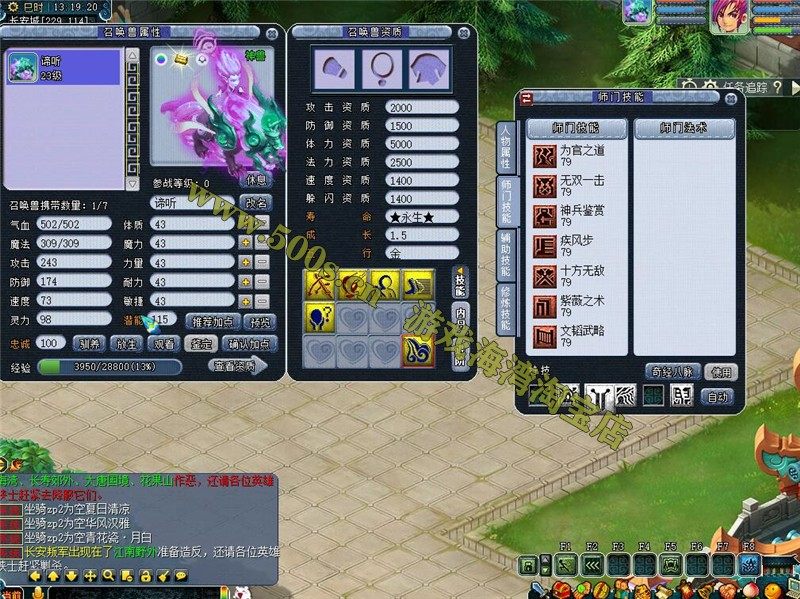Close the 召唤兽资质 aptitude window
The height and width of the screenshot is (599, 800).
466,33
